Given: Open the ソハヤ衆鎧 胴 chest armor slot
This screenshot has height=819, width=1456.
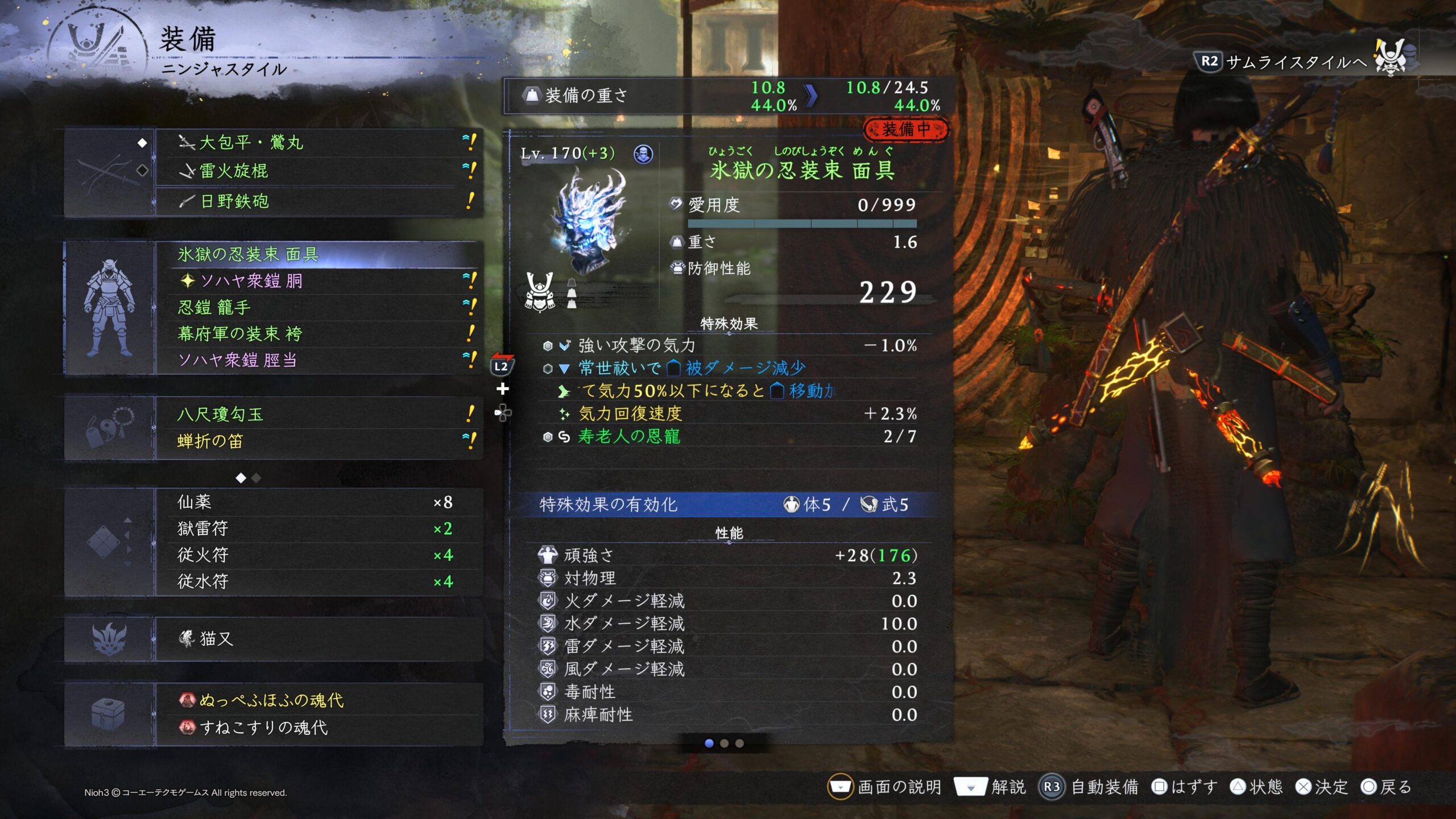Looking at the screenshot, I should 318,281.
